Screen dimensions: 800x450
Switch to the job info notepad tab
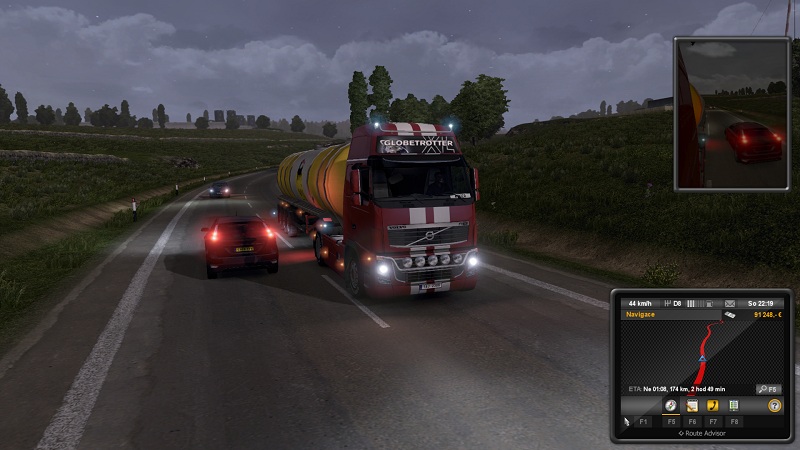point(692,406)
